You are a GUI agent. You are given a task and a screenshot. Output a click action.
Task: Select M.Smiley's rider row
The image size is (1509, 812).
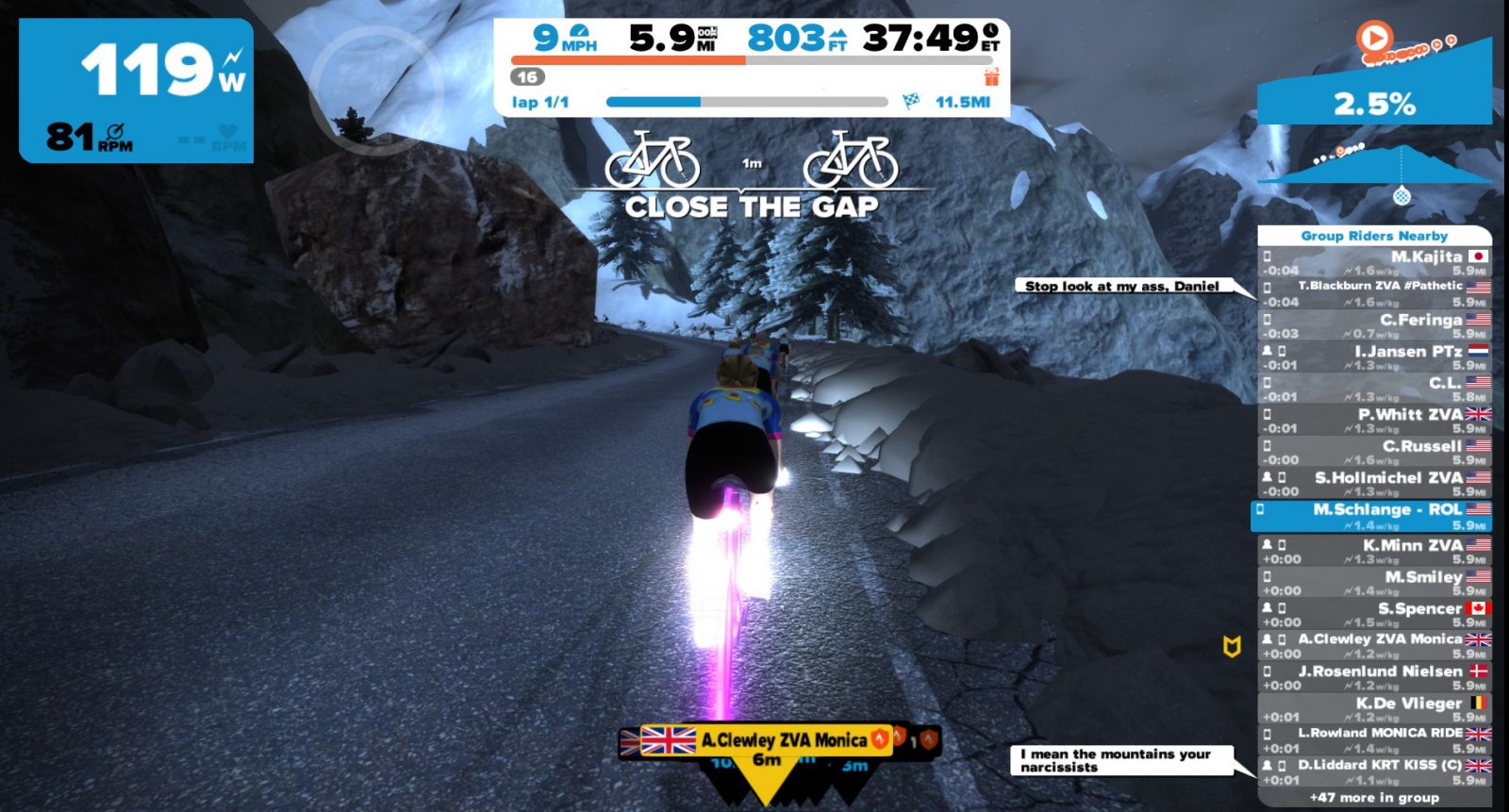tap(1374, 583)
